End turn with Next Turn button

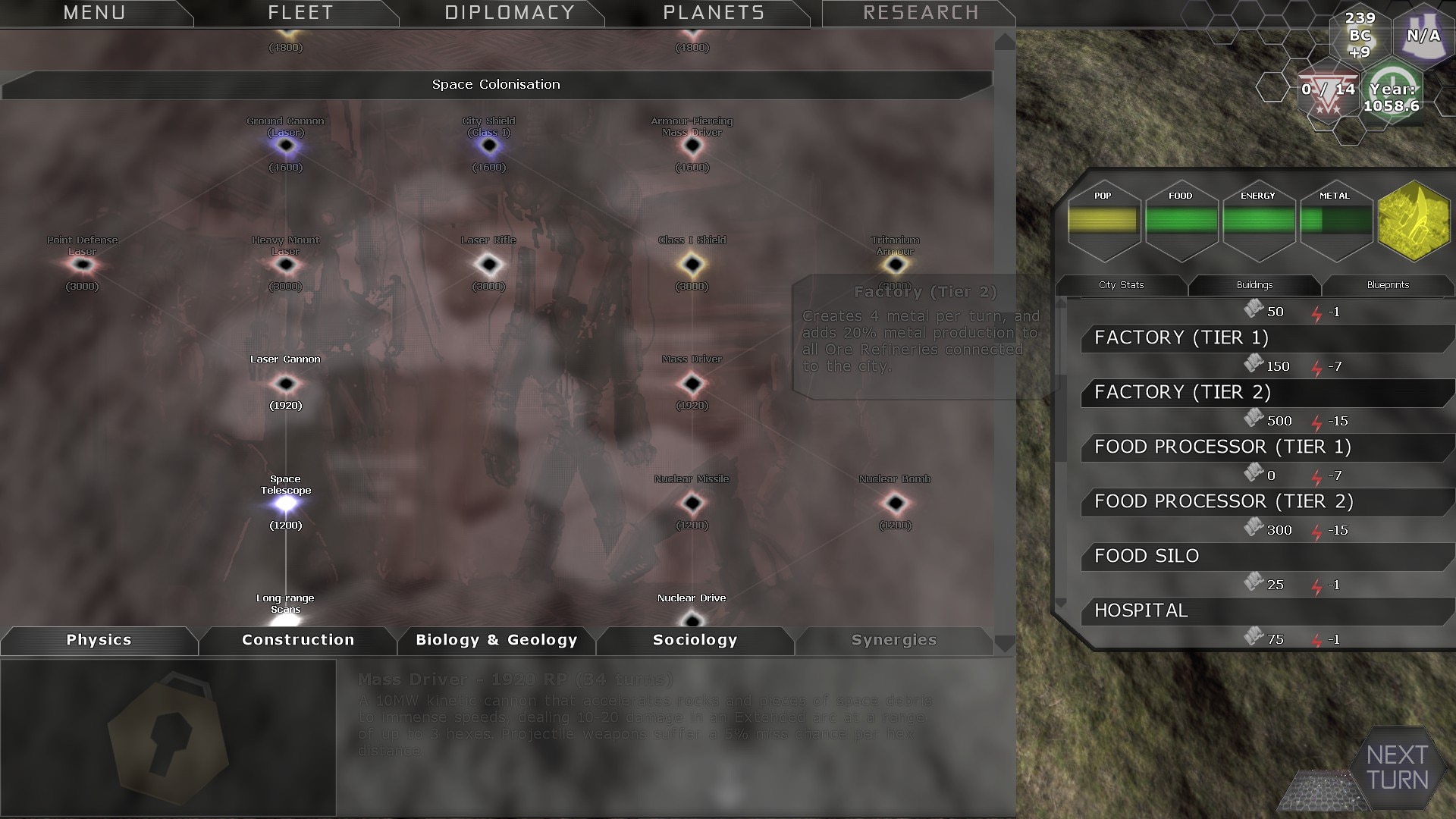coord(1397,767)
